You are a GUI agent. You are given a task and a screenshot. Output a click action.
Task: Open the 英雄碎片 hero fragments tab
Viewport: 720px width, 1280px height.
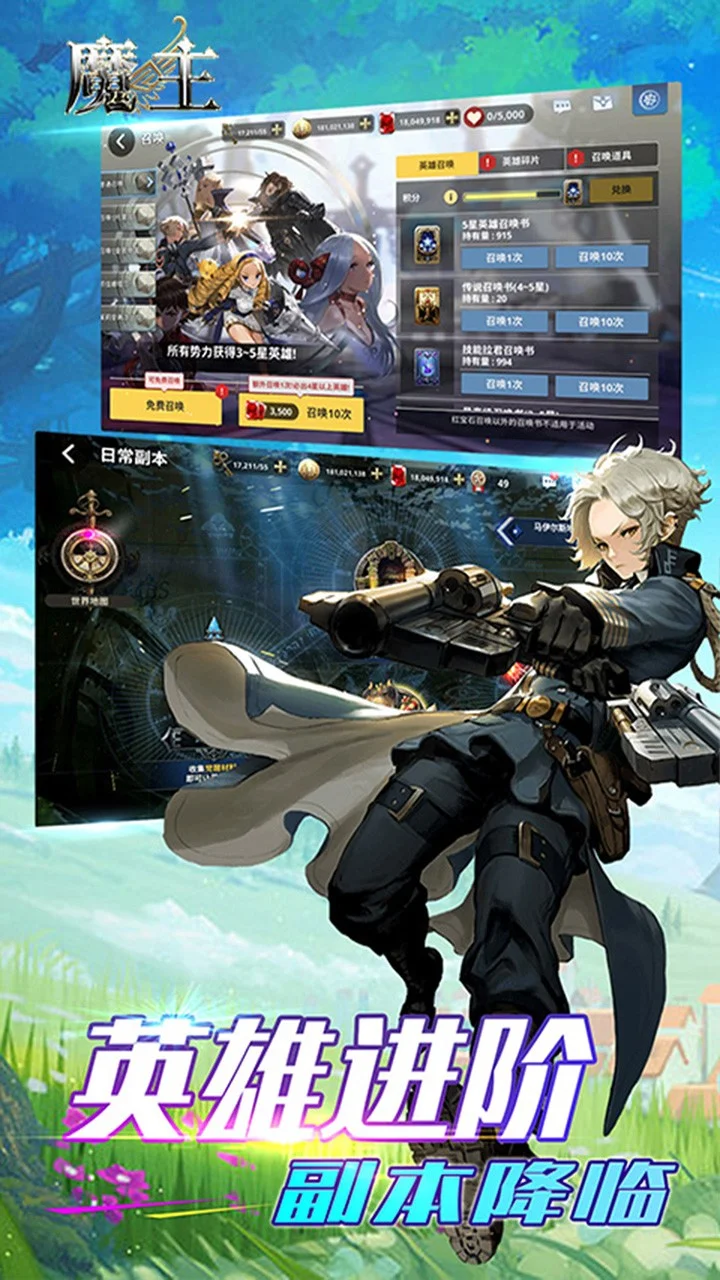coord(521,160)
